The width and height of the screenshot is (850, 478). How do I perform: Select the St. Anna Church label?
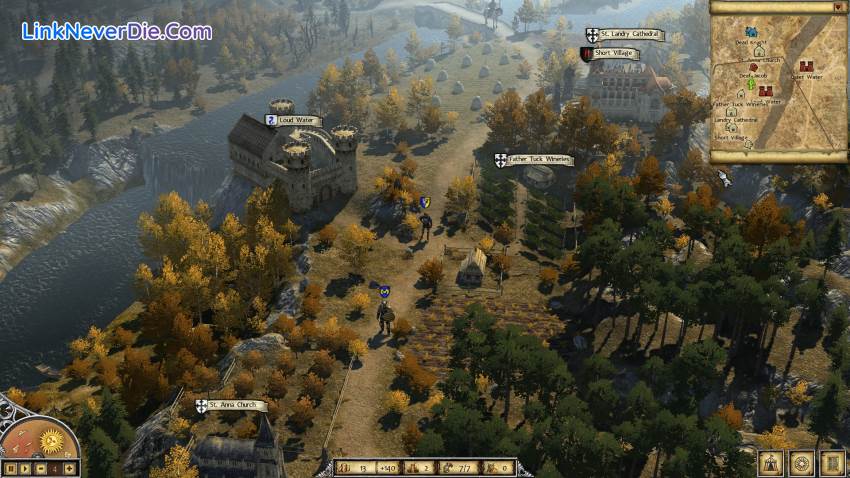[232, 406]
